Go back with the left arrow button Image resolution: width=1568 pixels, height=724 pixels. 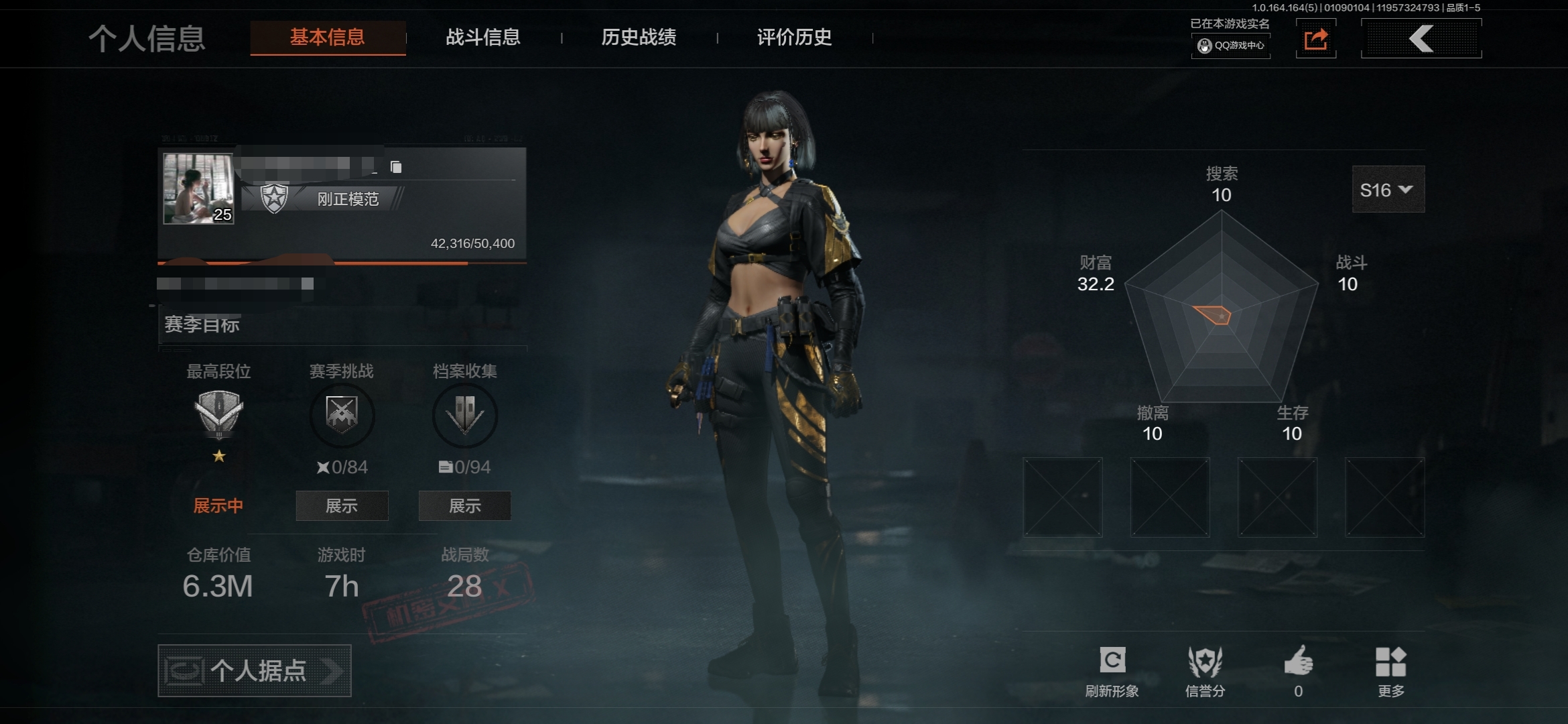(1421, 39)
